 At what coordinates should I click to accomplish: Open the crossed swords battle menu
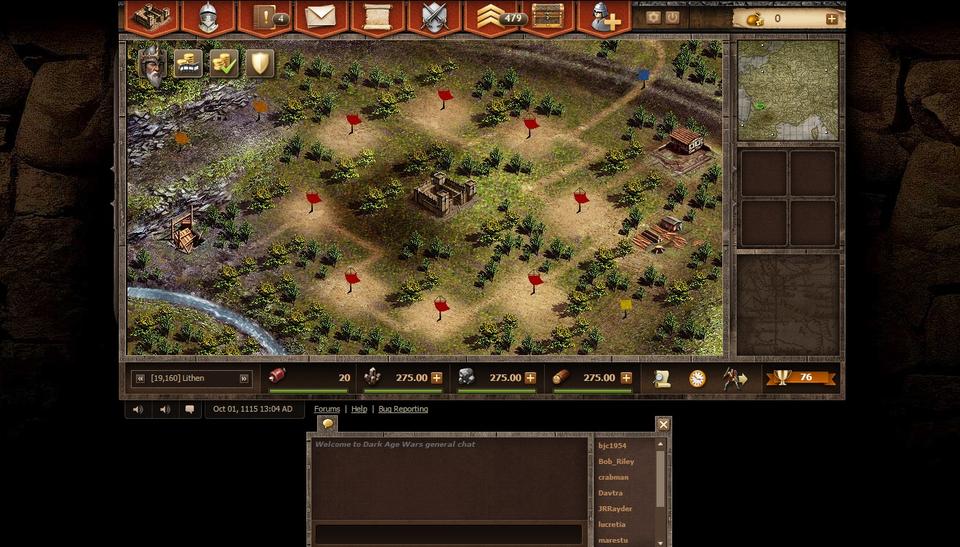point(433,16)
